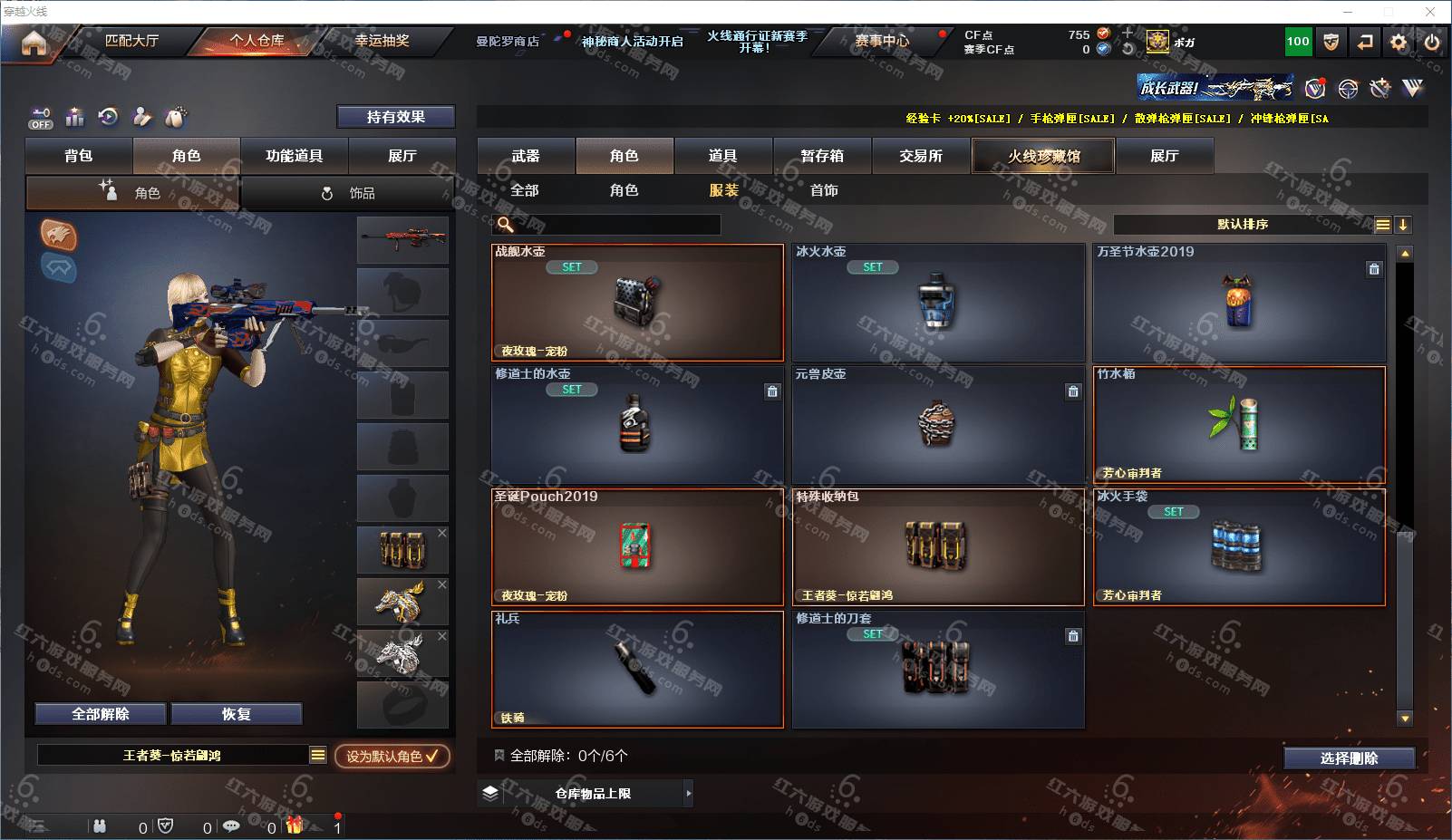This screenshot has width=1452, height=840.
Task: Select the 战舰水壶 item
Action: [x=637, y=302]
